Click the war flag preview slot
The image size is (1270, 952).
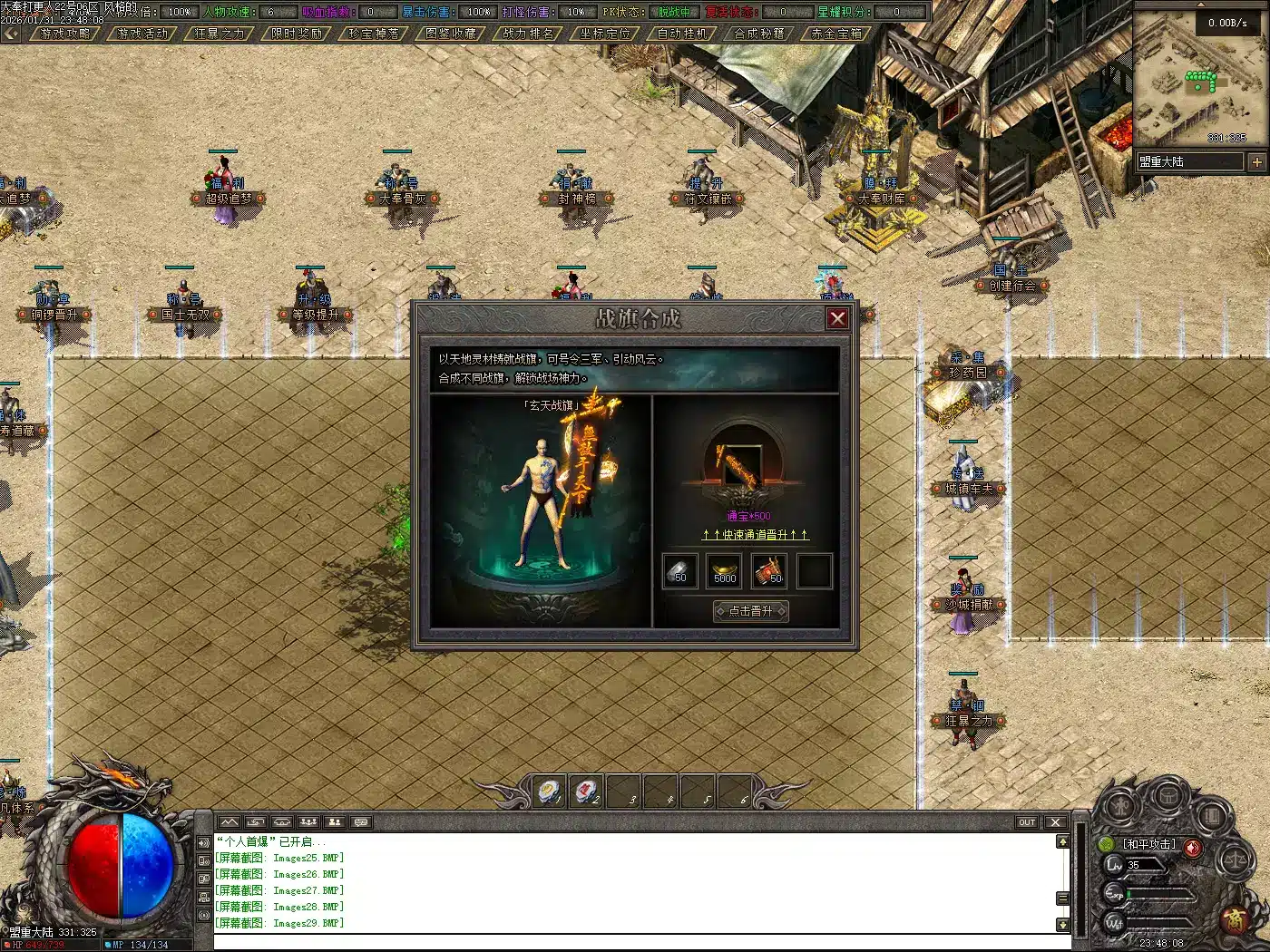click(744, 467)
